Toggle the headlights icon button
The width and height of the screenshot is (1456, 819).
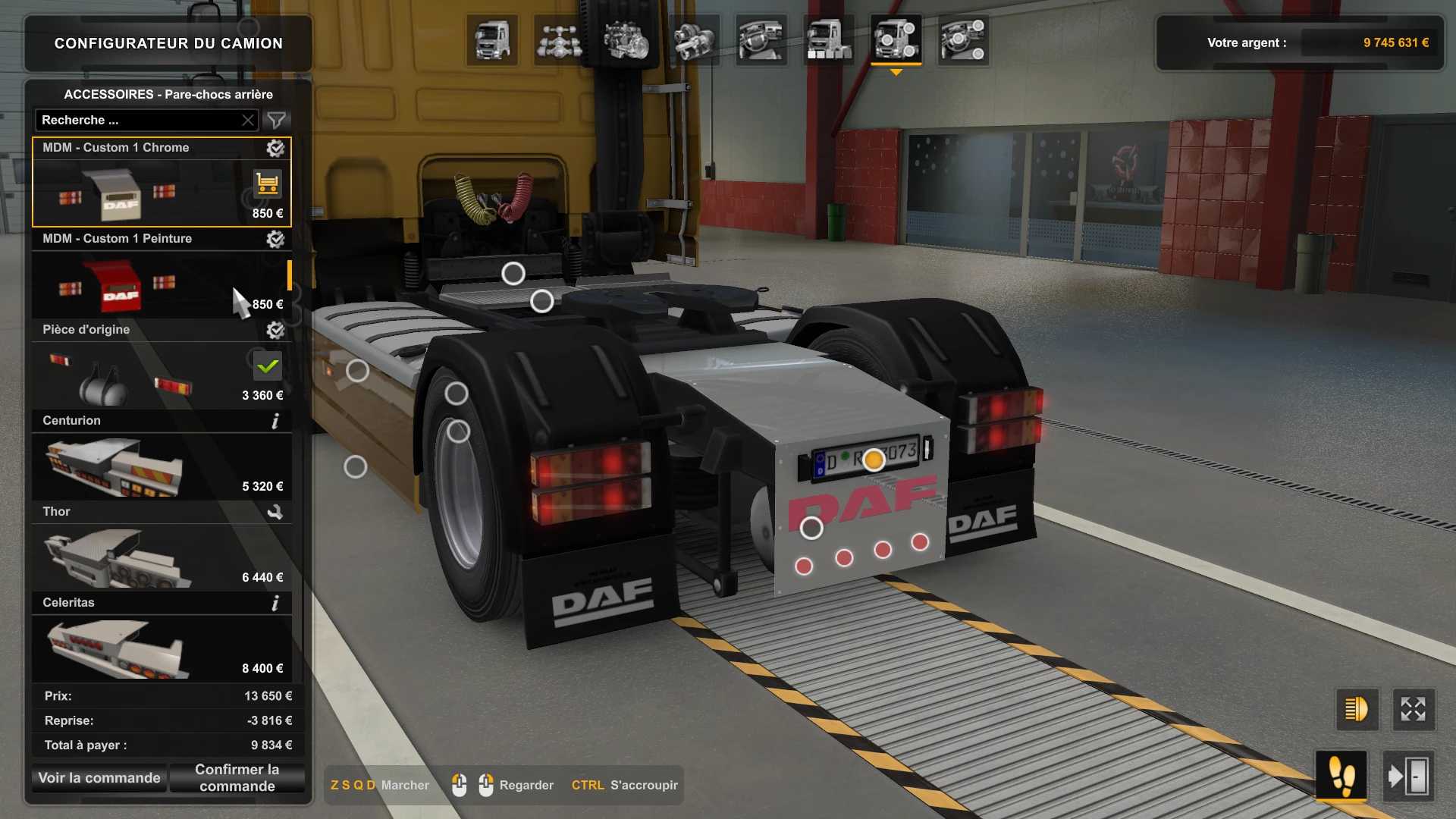[1356, 710]
